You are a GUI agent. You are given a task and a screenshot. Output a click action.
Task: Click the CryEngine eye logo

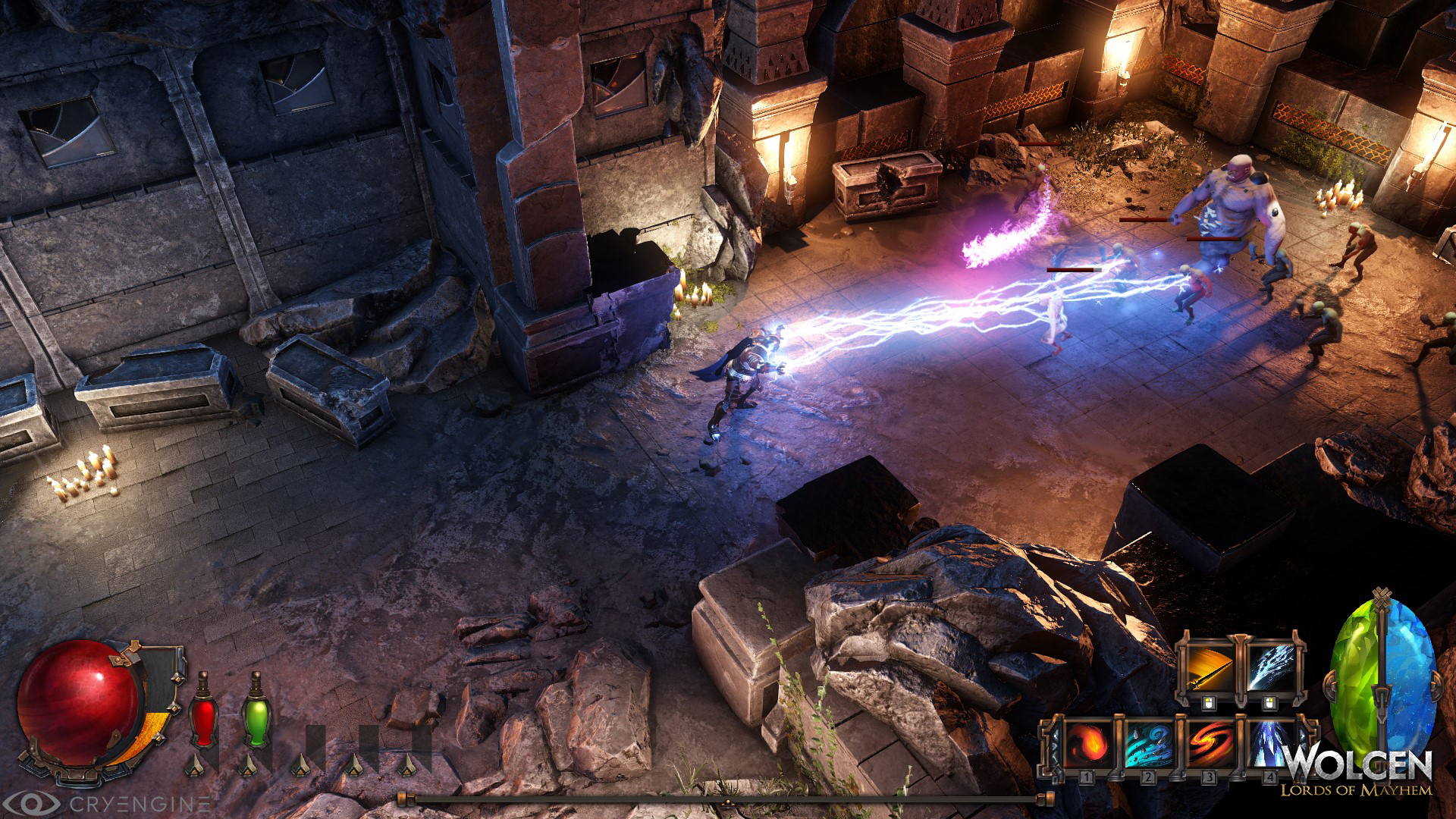(x=36, y=802)
